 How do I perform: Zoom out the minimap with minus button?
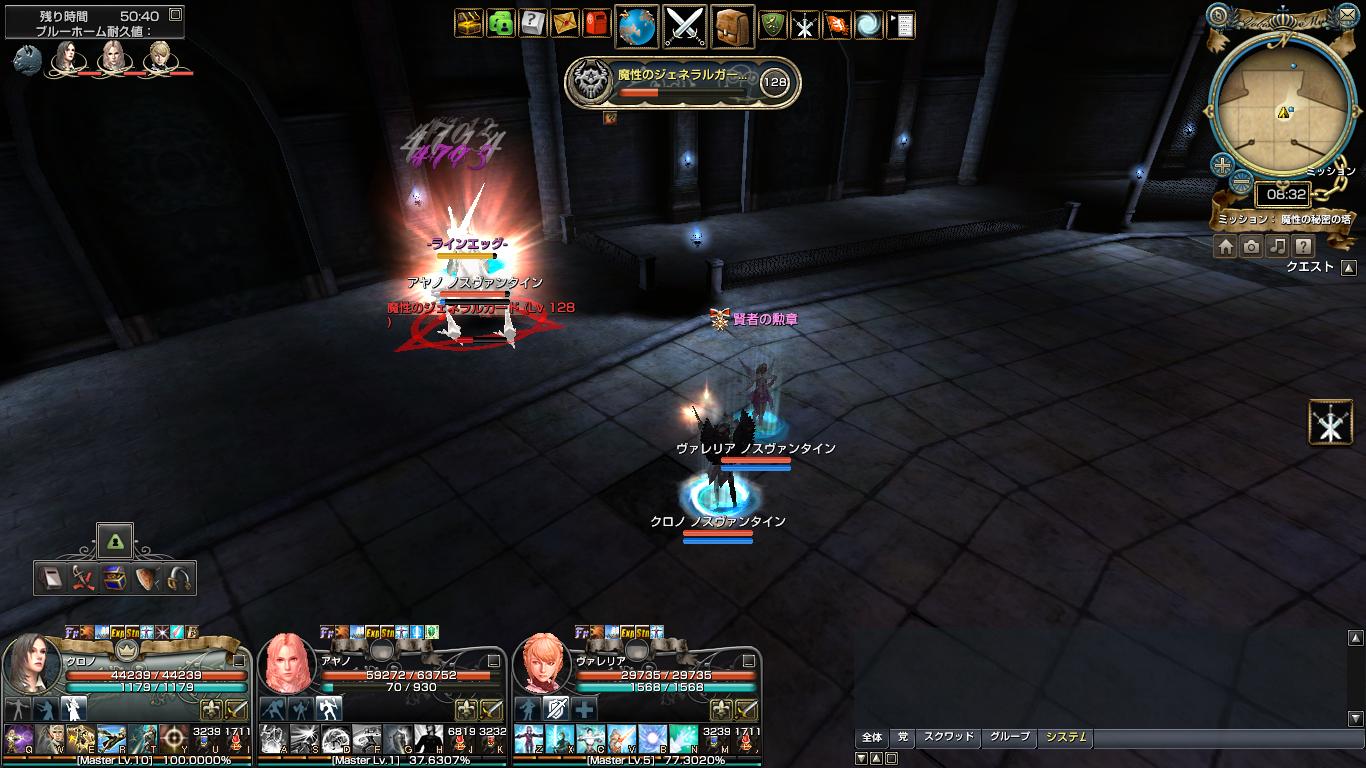1241,182
